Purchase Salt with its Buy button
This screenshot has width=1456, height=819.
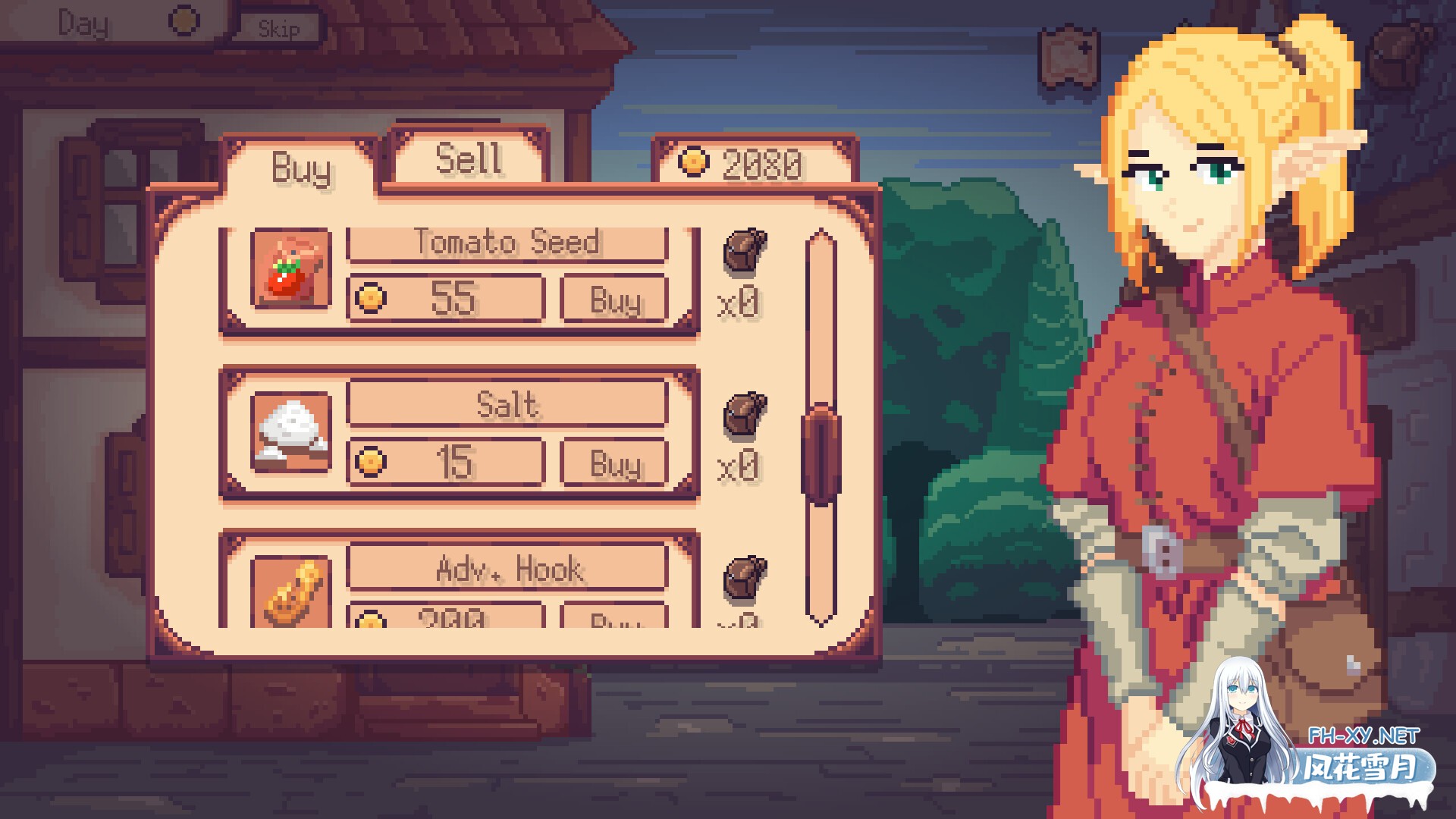click(614, 463)
